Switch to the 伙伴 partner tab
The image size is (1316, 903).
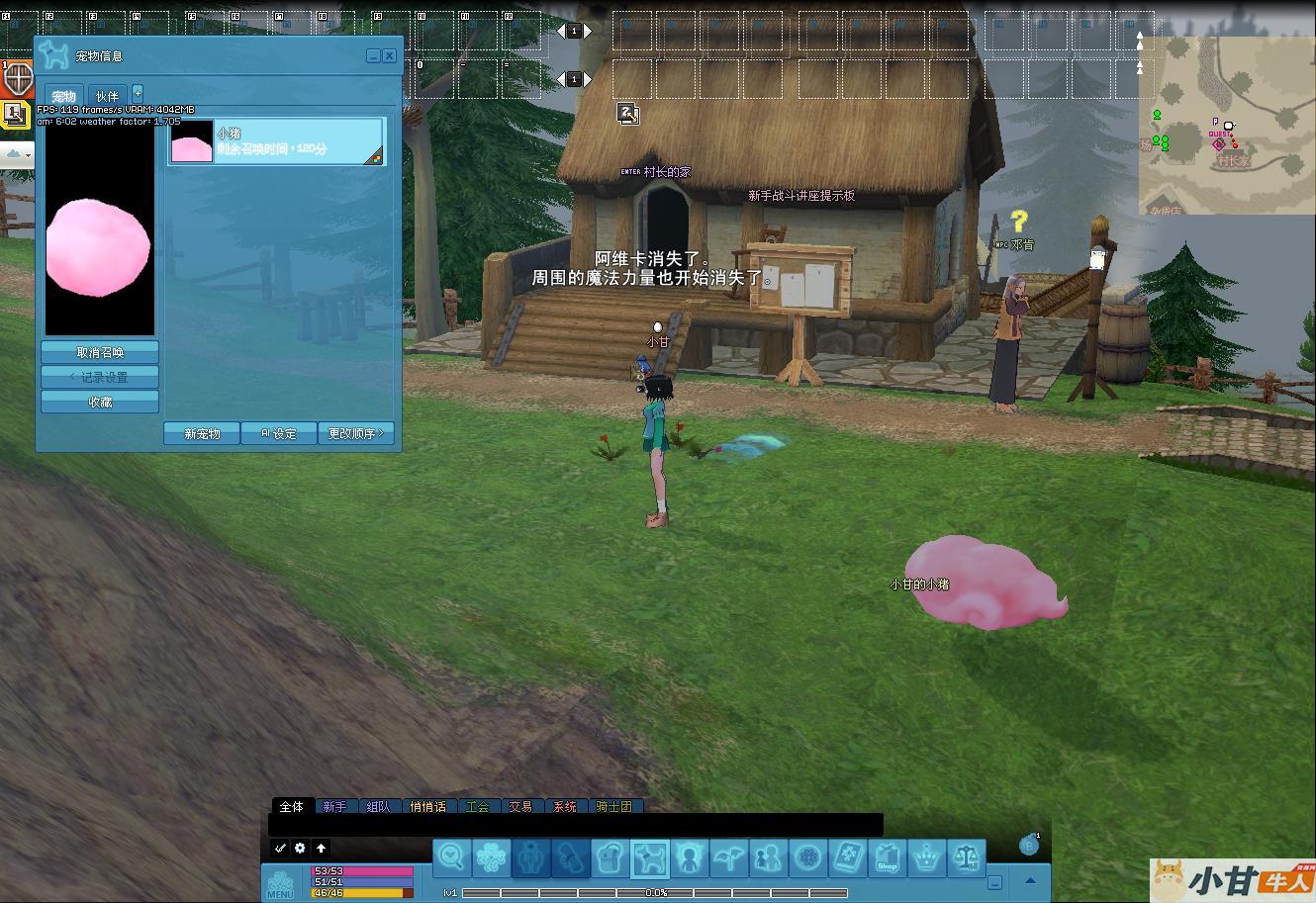[x=107, y=96]
